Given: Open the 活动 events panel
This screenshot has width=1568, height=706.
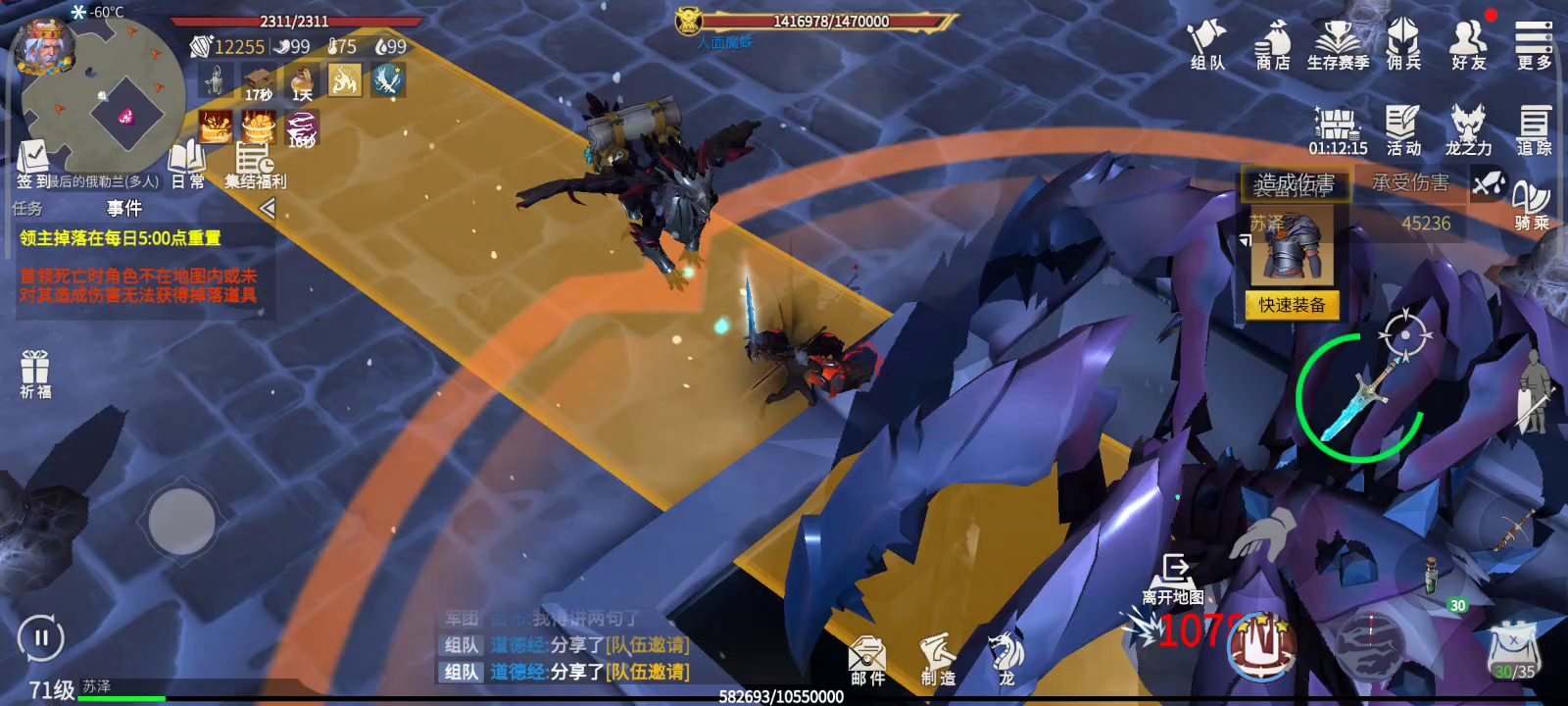Looking at the screenshot, I should pos(1403,130).
